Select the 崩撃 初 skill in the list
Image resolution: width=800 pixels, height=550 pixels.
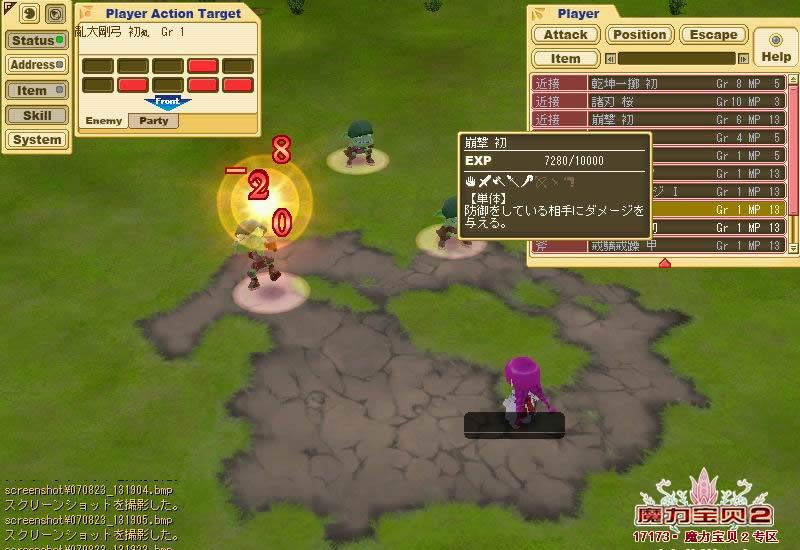[657, 120]
